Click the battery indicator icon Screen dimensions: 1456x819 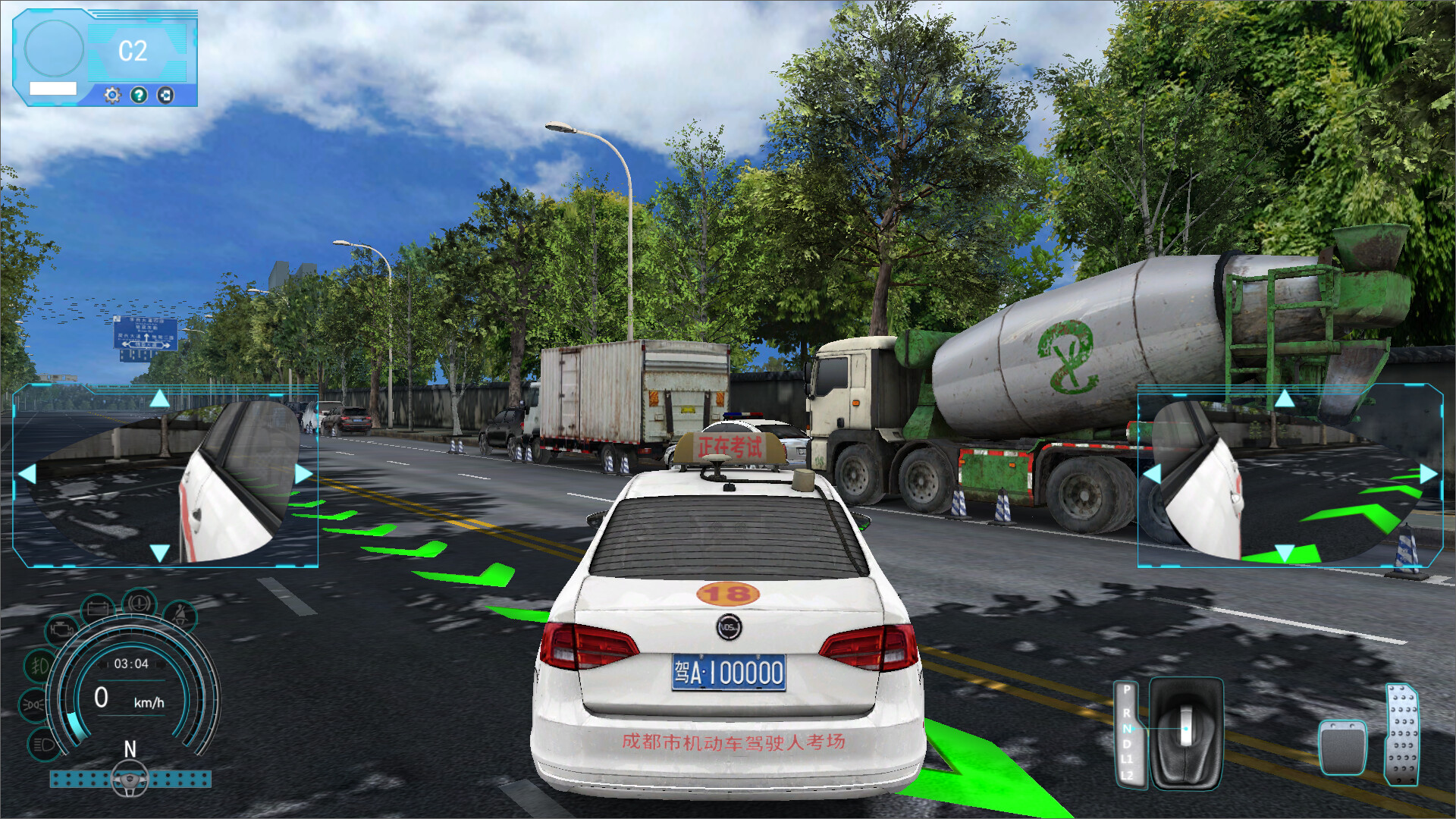point(98,609)
